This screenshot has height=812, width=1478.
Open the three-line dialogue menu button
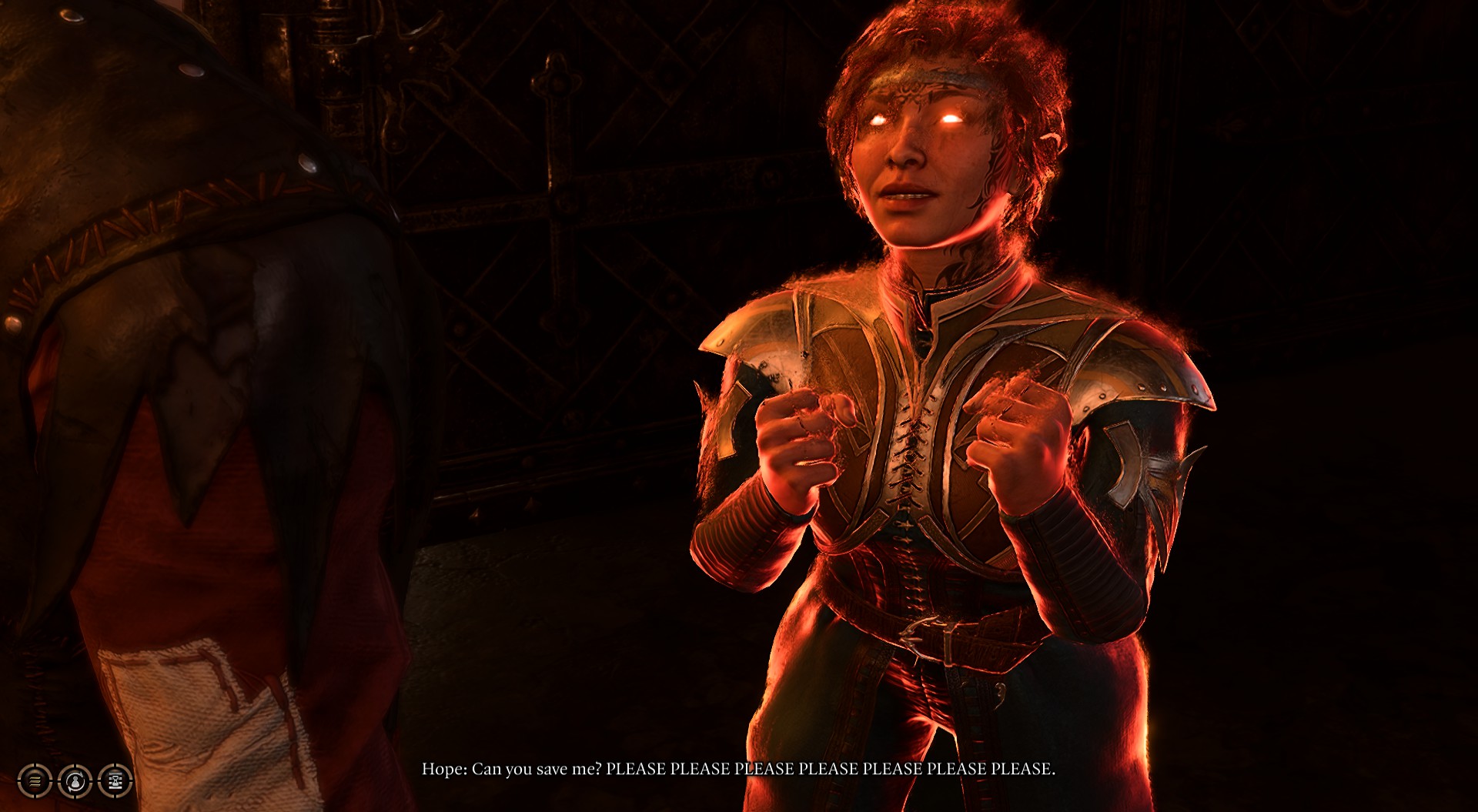point(35,781)
